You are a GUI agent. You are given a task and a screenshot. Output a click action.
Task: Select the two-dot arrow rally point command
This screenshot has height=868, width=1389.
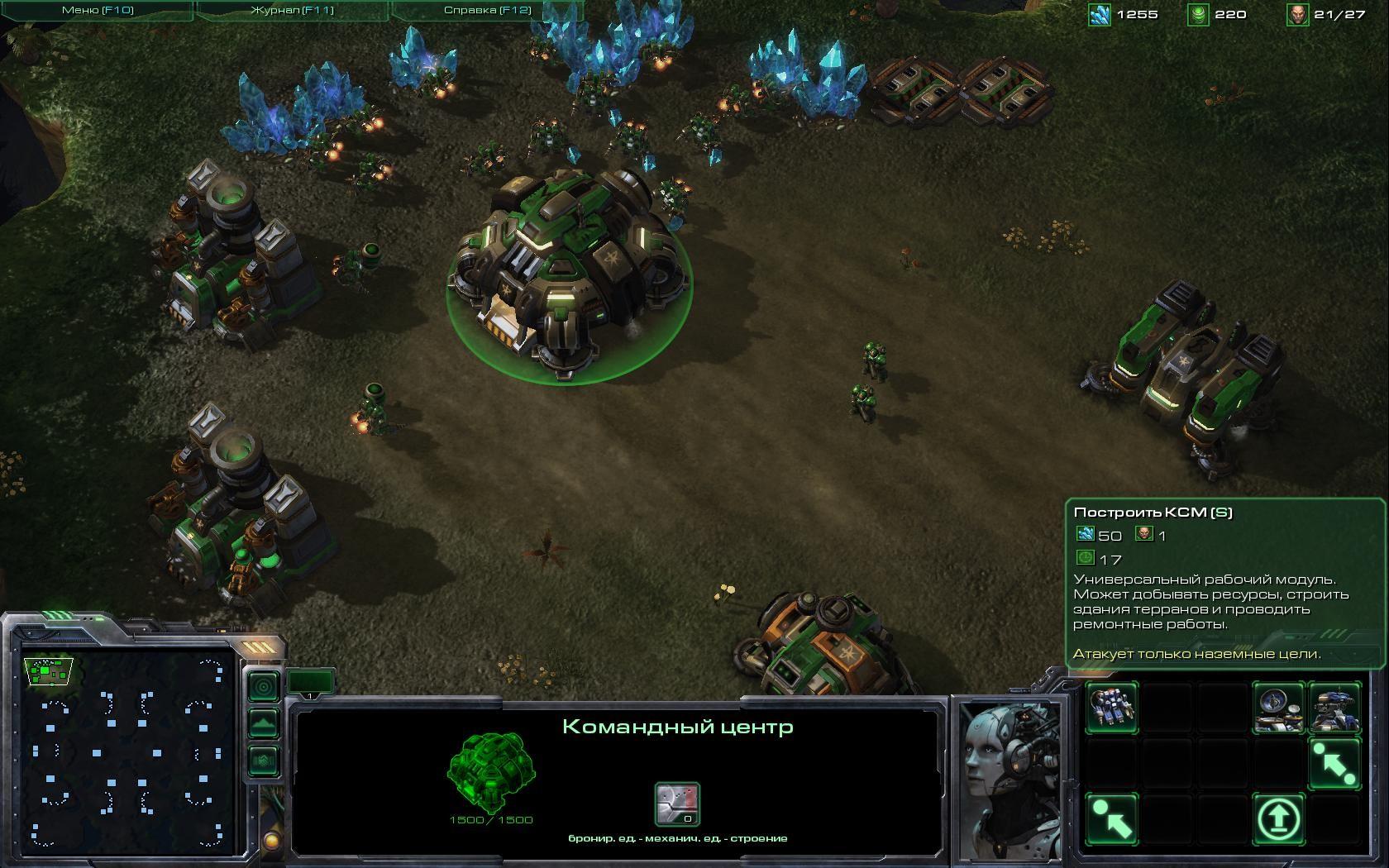[1334, 763]
